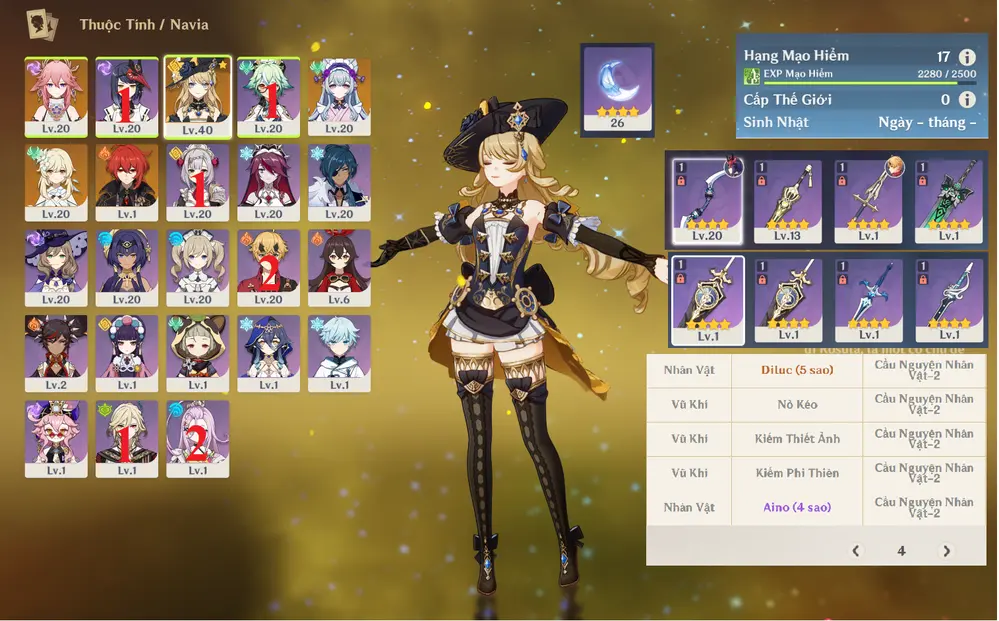Select the Lv.20 bow weapon slot
This screenshot has height=621, width=999.
(708, 201)
